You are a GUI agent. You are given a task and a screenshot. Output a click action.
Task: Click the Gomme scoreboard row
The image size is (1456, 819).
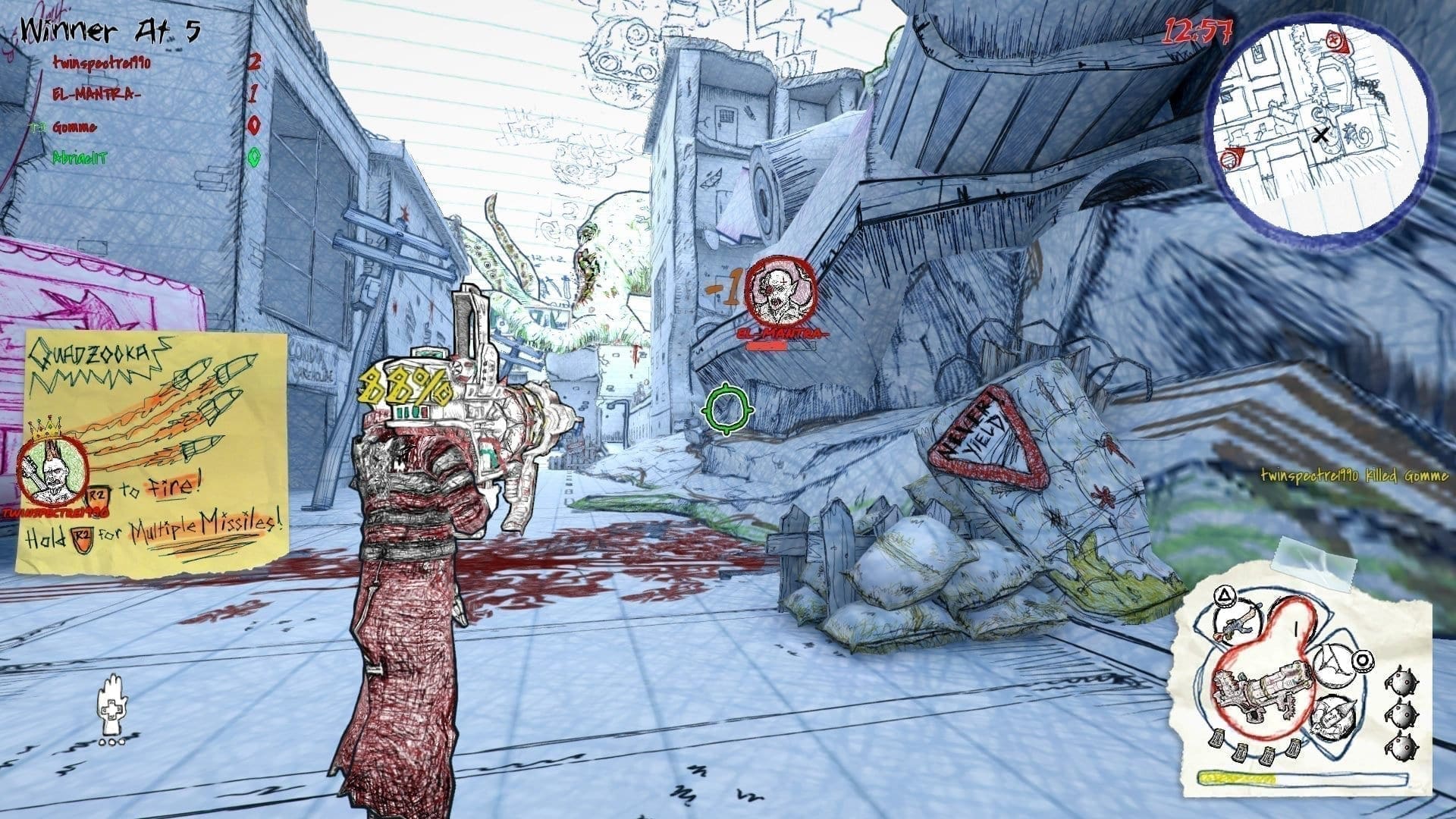(x=74, y=127)
